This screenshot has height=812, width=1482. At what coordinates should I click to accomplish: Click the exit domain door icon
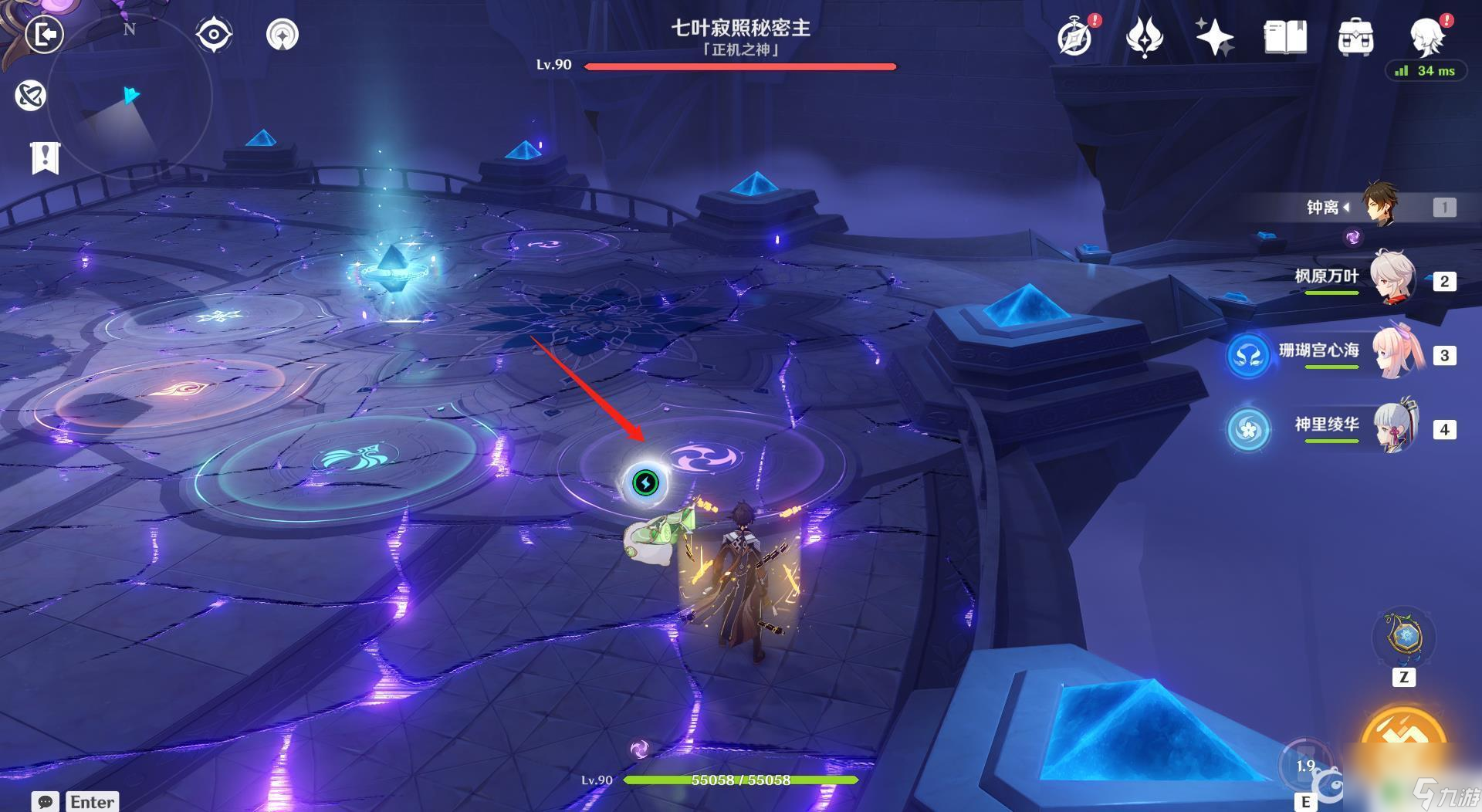[x=44, y=34]
